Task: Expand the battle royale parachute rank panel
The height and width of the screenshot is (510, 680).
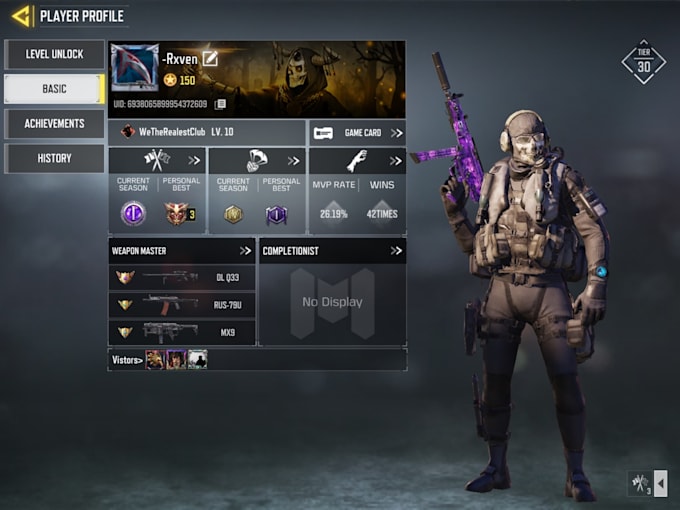Action: (293, 160)
